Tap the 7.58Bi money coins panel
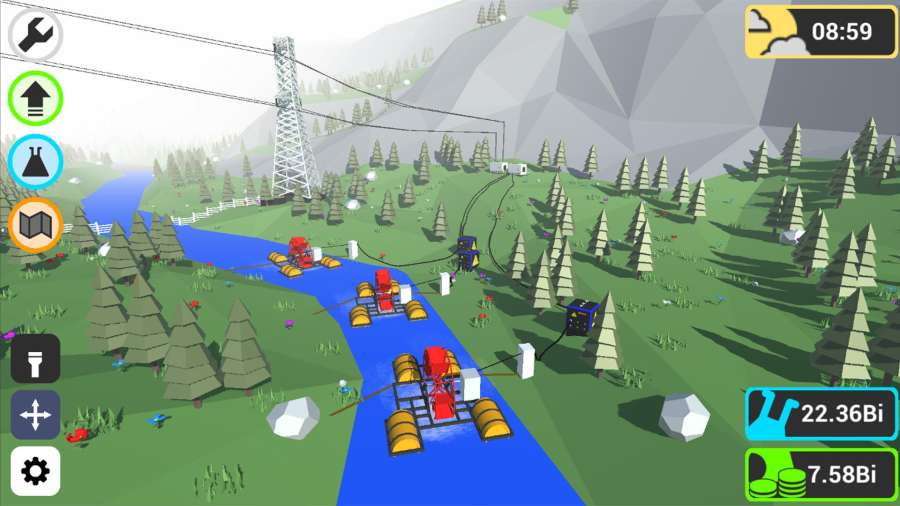900x506 pixels. 821,475
